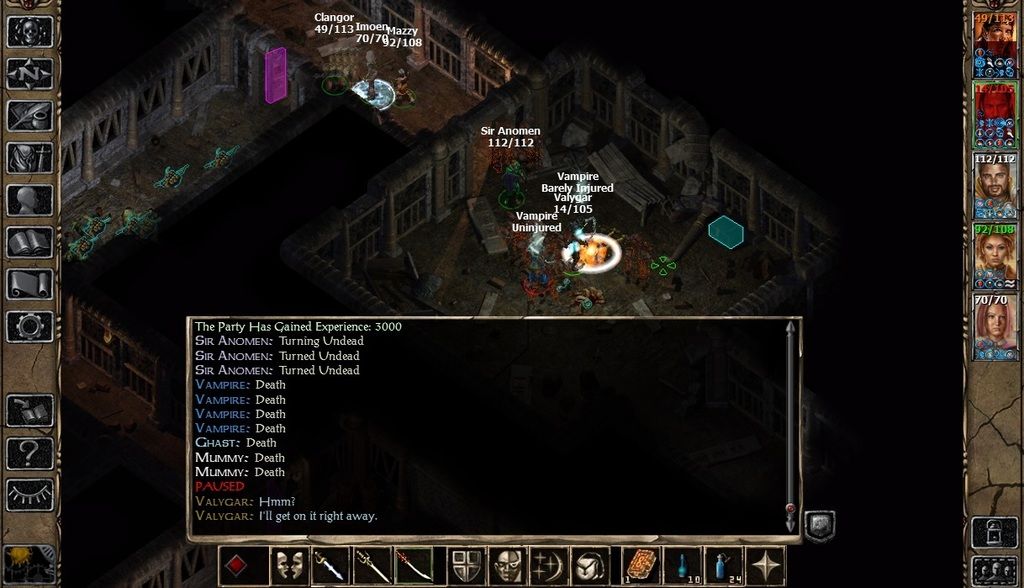Toggle the closed-eye button in the left sidebar
1024x588 pixels.
click(30, 494)
